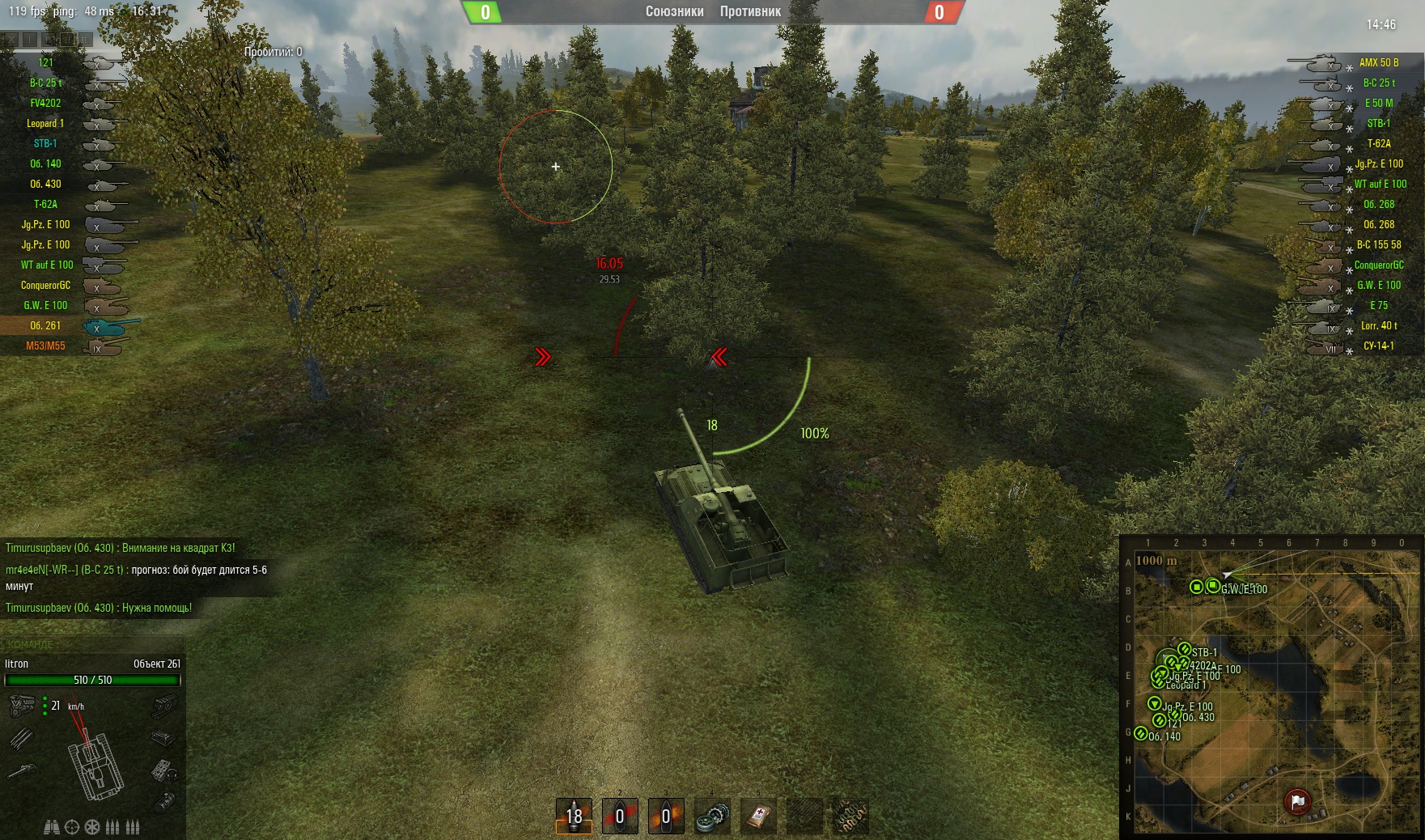Select the shell slot showing 18 rounds
The image size is (1425, 840).
point(574,816)
